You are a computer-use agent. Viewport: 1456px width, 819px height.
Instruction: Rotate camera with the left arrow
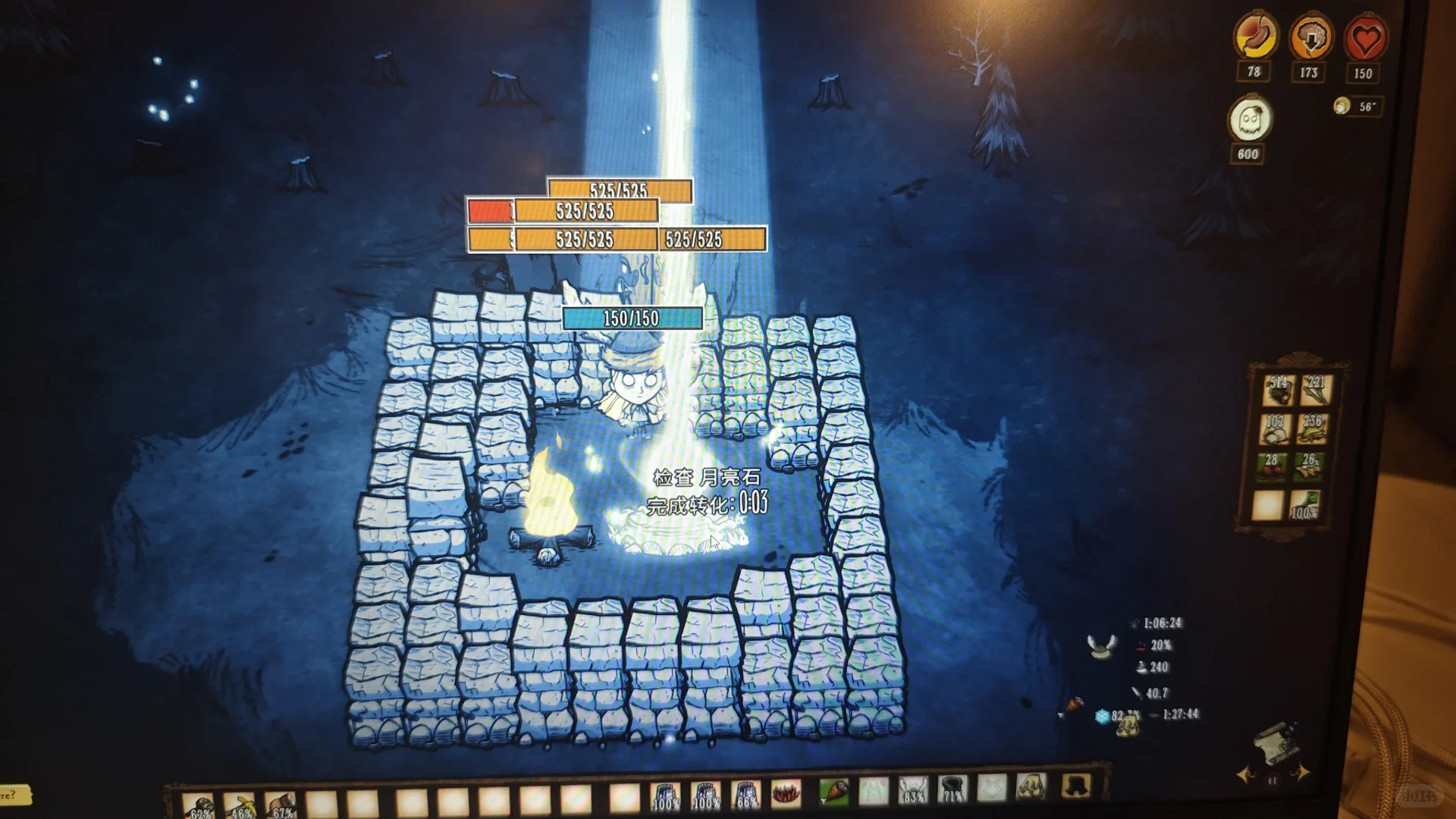coord(1245,775)
